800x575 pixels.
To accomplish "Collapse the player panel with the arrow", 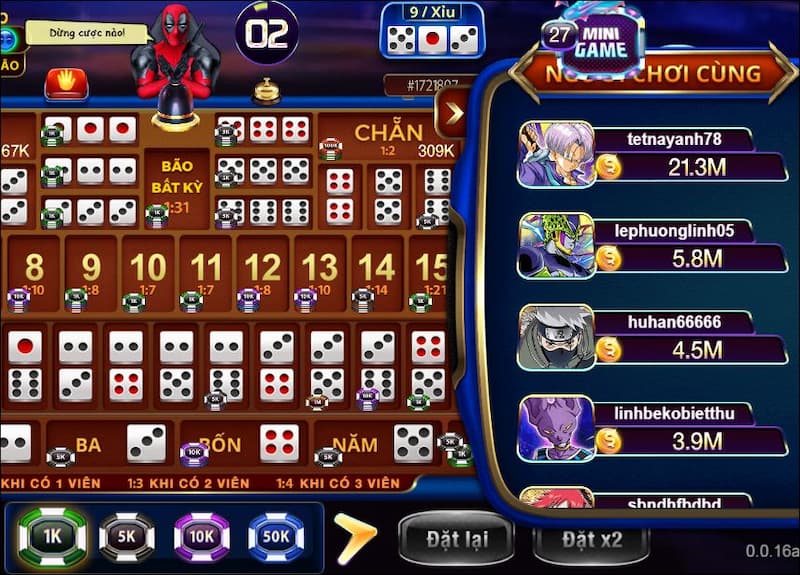I will 453,113.
